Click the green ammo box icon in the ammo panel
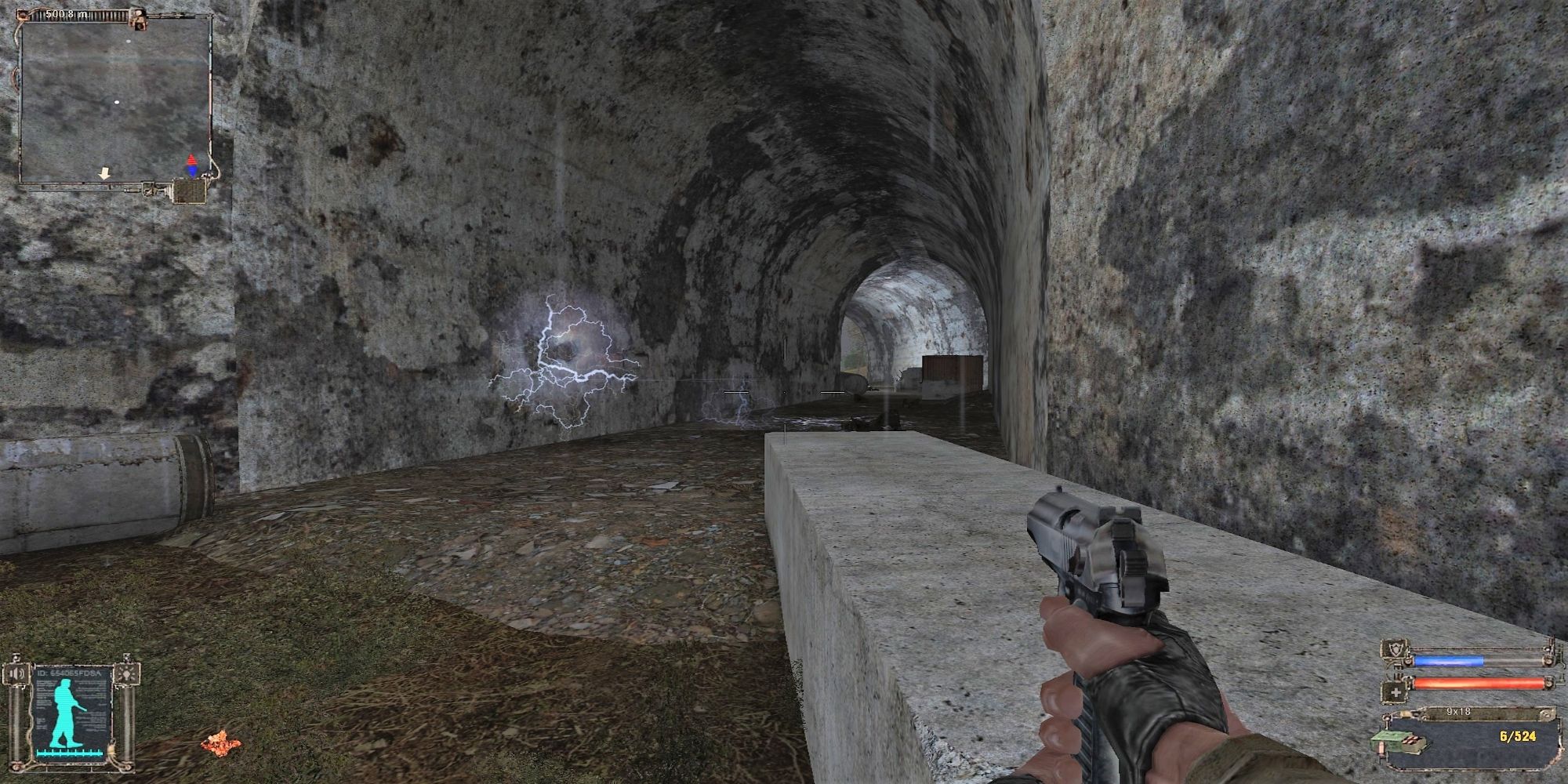 (x=1403, y=740)
